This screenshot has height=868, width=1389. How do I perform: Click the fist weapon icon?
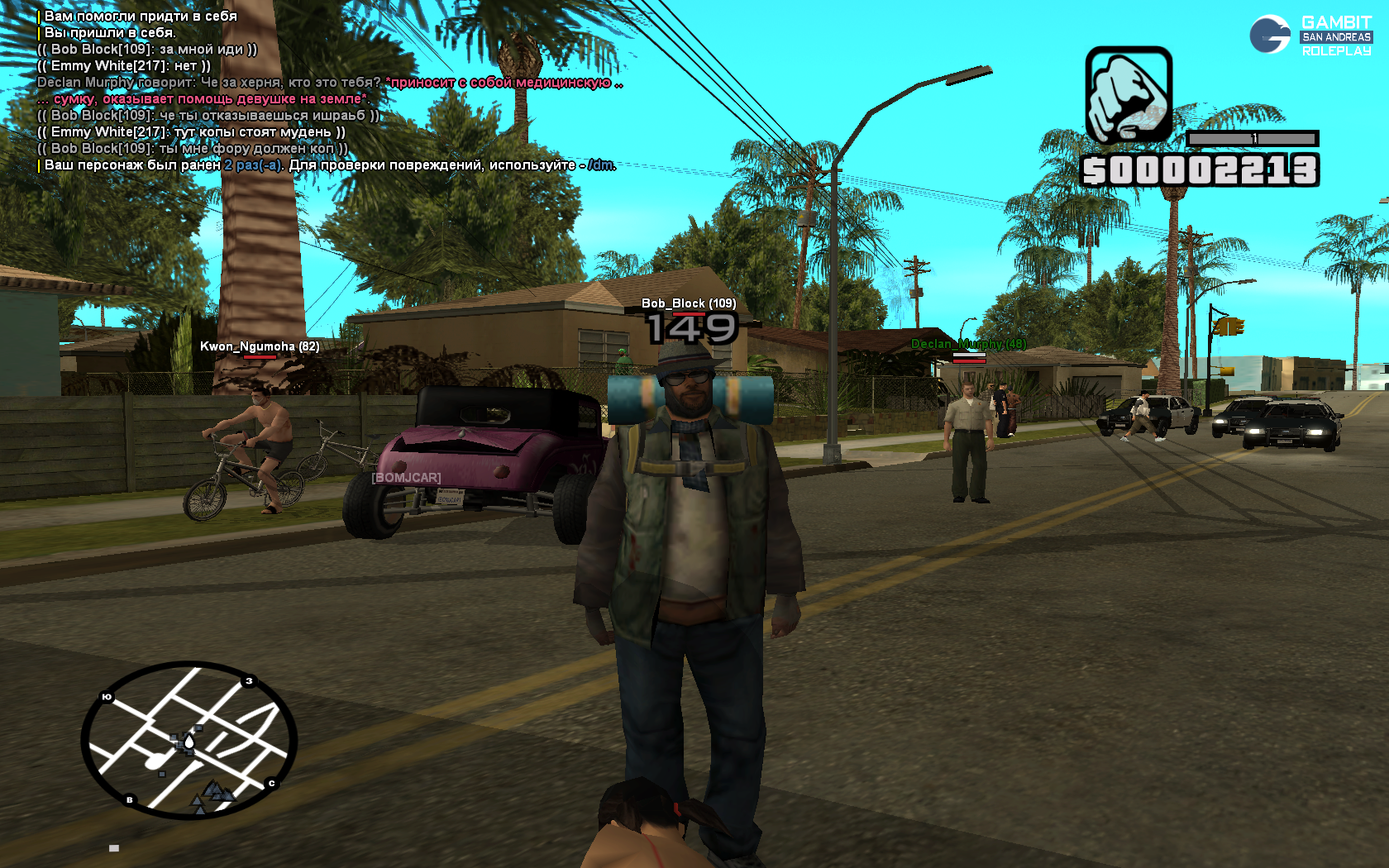tap(1129, 95)
